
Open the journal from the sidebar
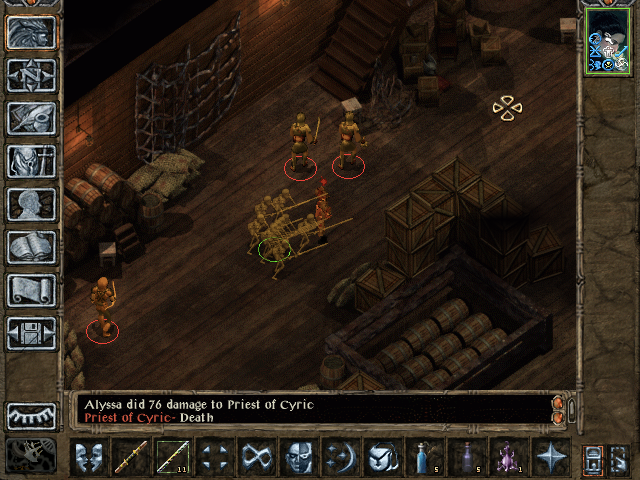point(31,118)
